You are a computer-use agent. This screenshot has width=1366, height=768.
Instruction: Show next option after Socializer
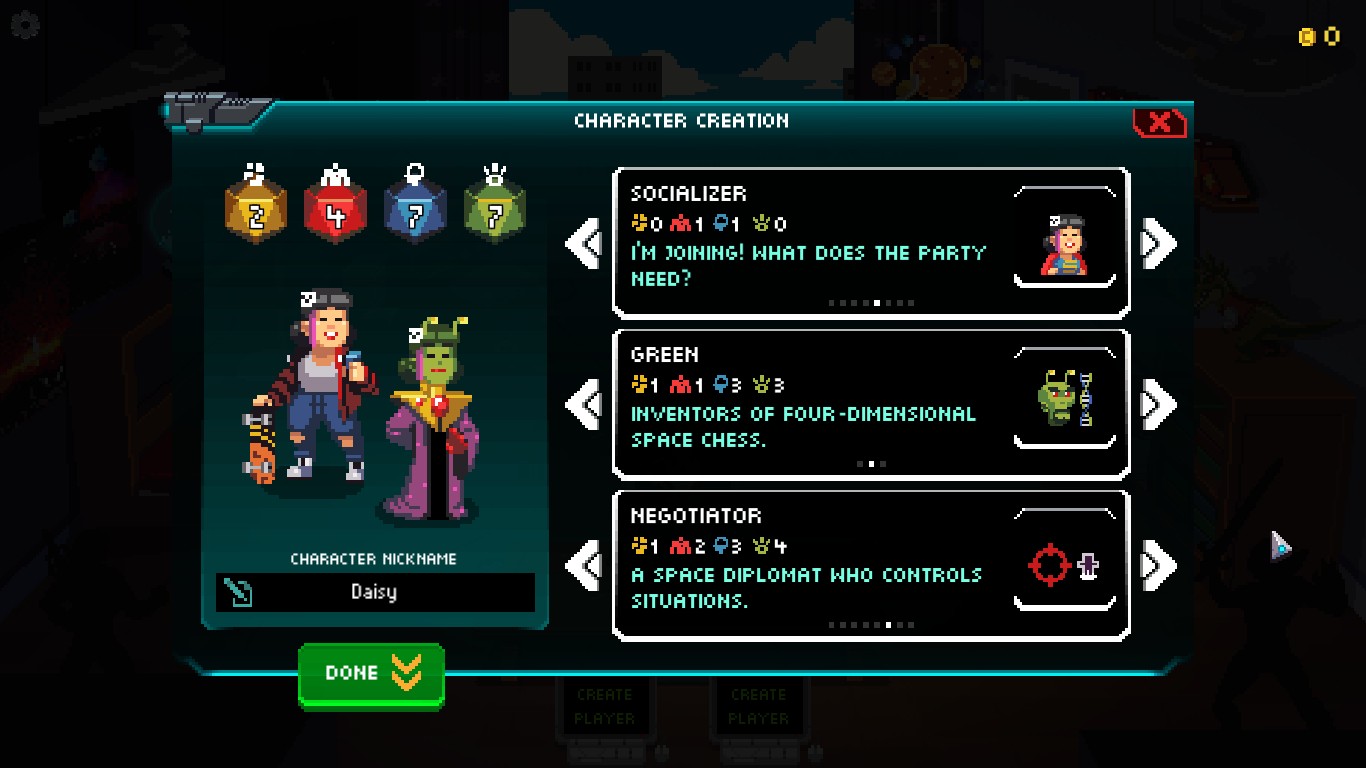point(1158,243)
